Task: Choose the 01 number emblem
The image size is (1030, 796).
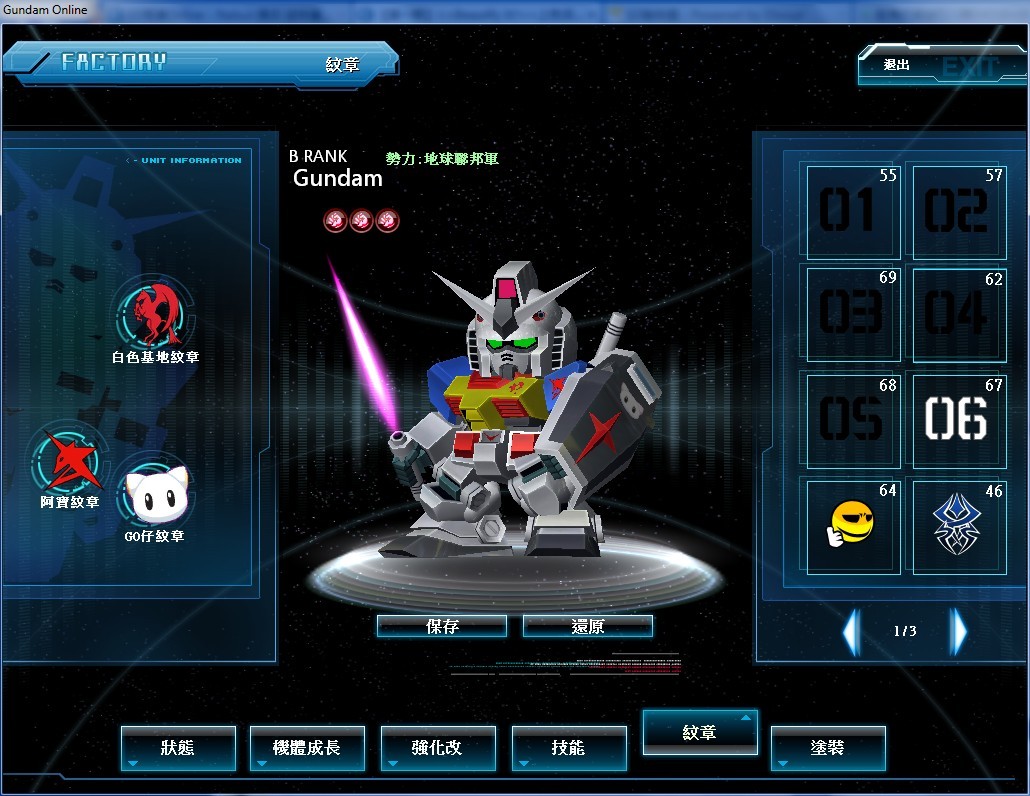Action: 852,212
